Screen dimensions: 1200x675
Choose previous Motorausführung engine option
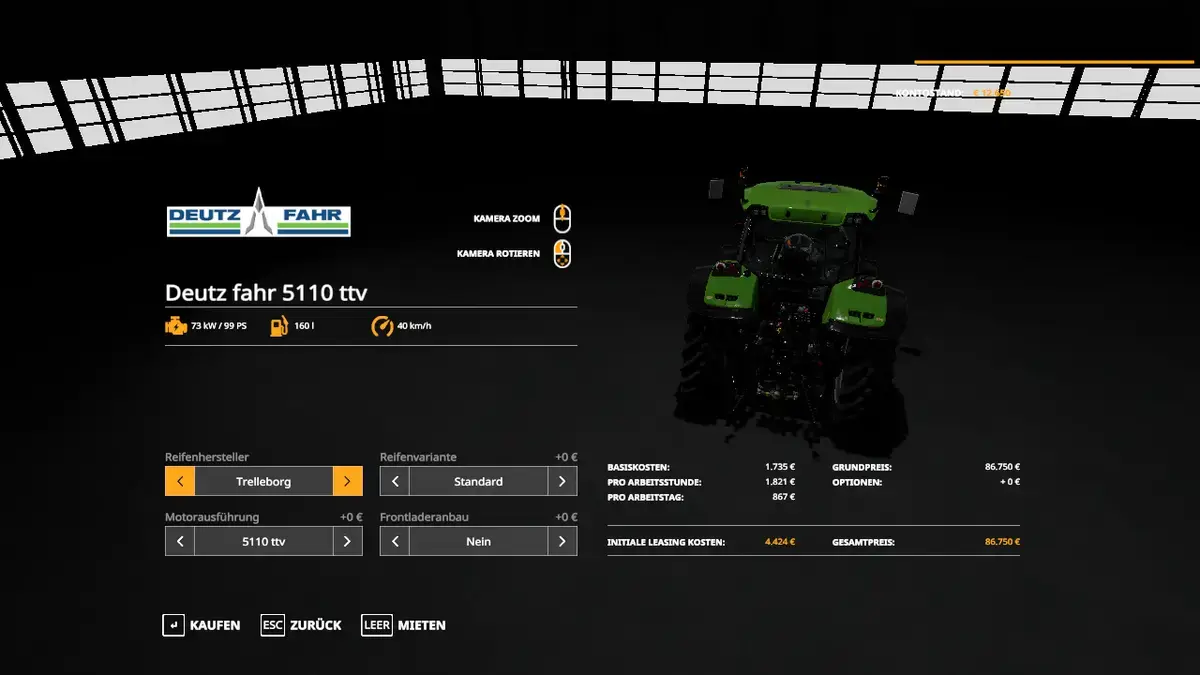(180, 541)
